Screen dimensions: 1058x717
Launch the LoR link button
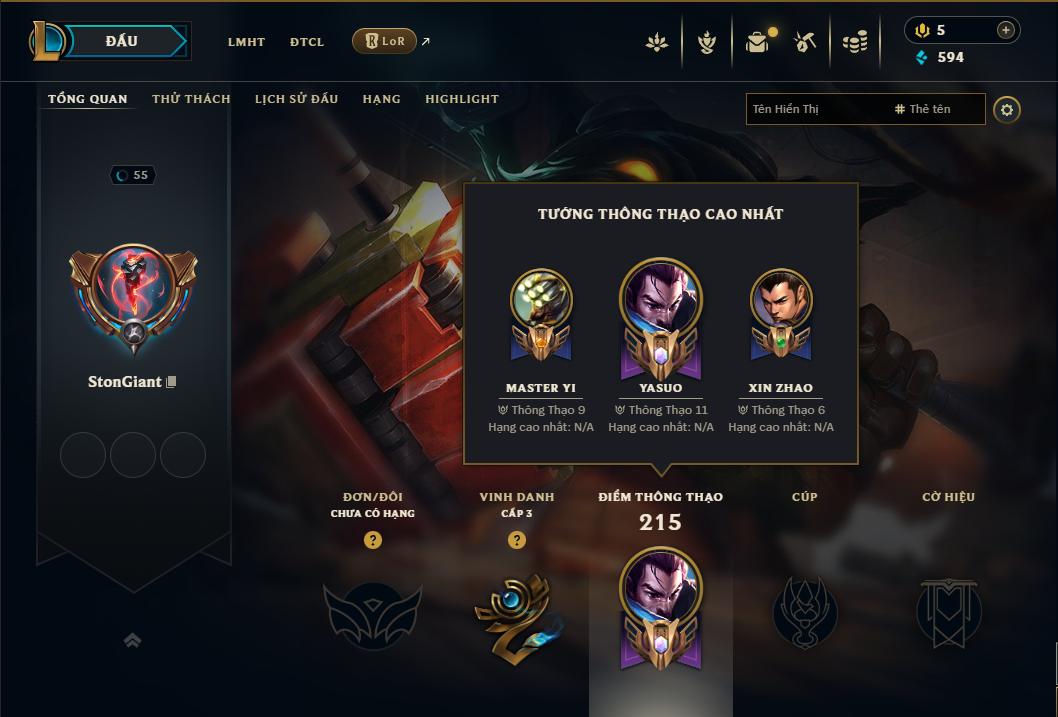point(385,41)
